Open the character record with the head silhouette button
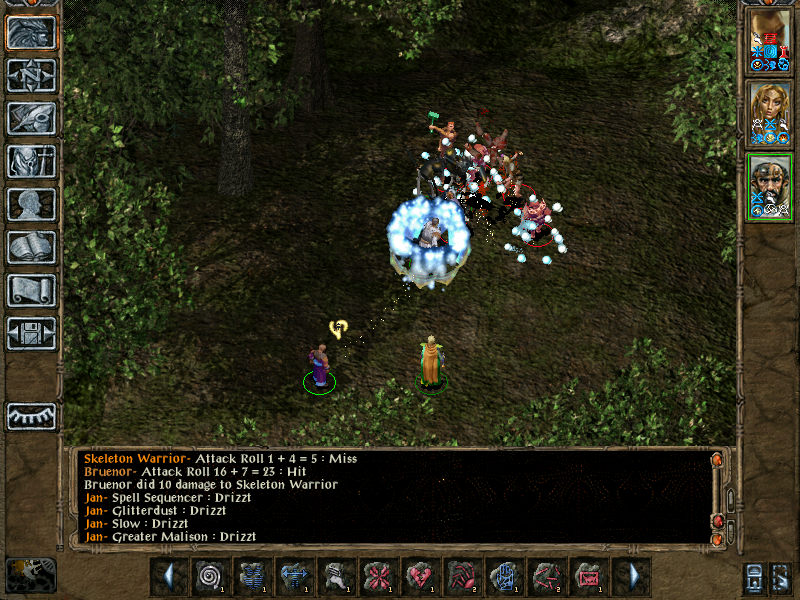 (31, 204)
